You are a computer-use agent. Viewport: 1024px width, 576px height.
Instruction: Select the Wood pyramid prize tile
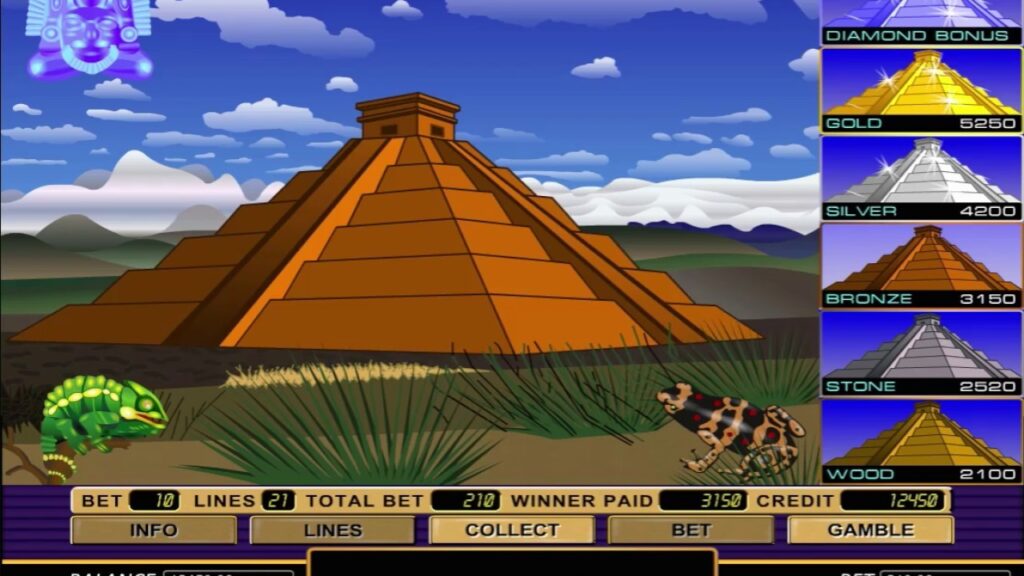point(921,441)
